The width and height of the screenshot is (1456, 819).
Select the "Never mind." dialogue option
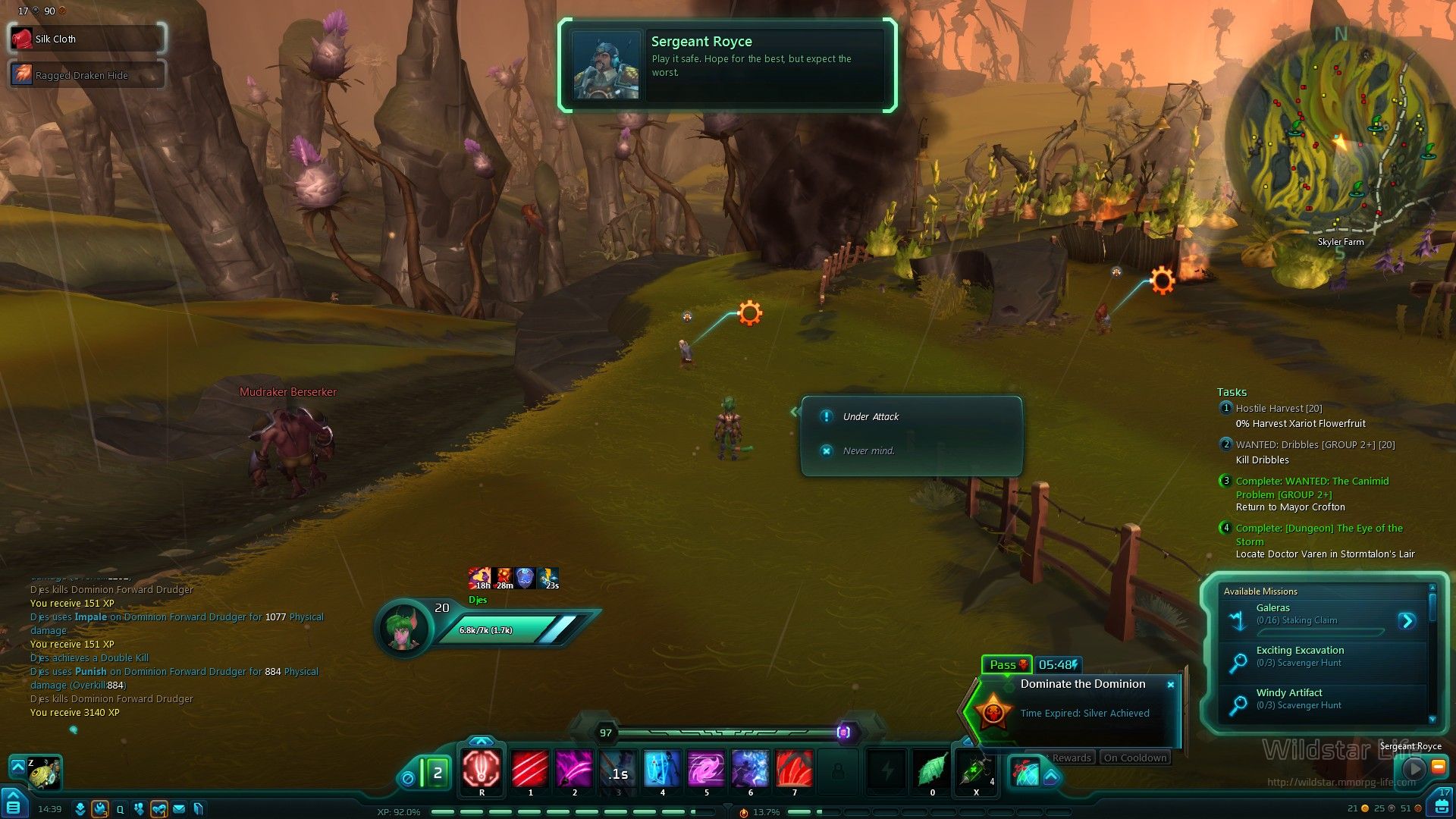click(x=868, y=451)
